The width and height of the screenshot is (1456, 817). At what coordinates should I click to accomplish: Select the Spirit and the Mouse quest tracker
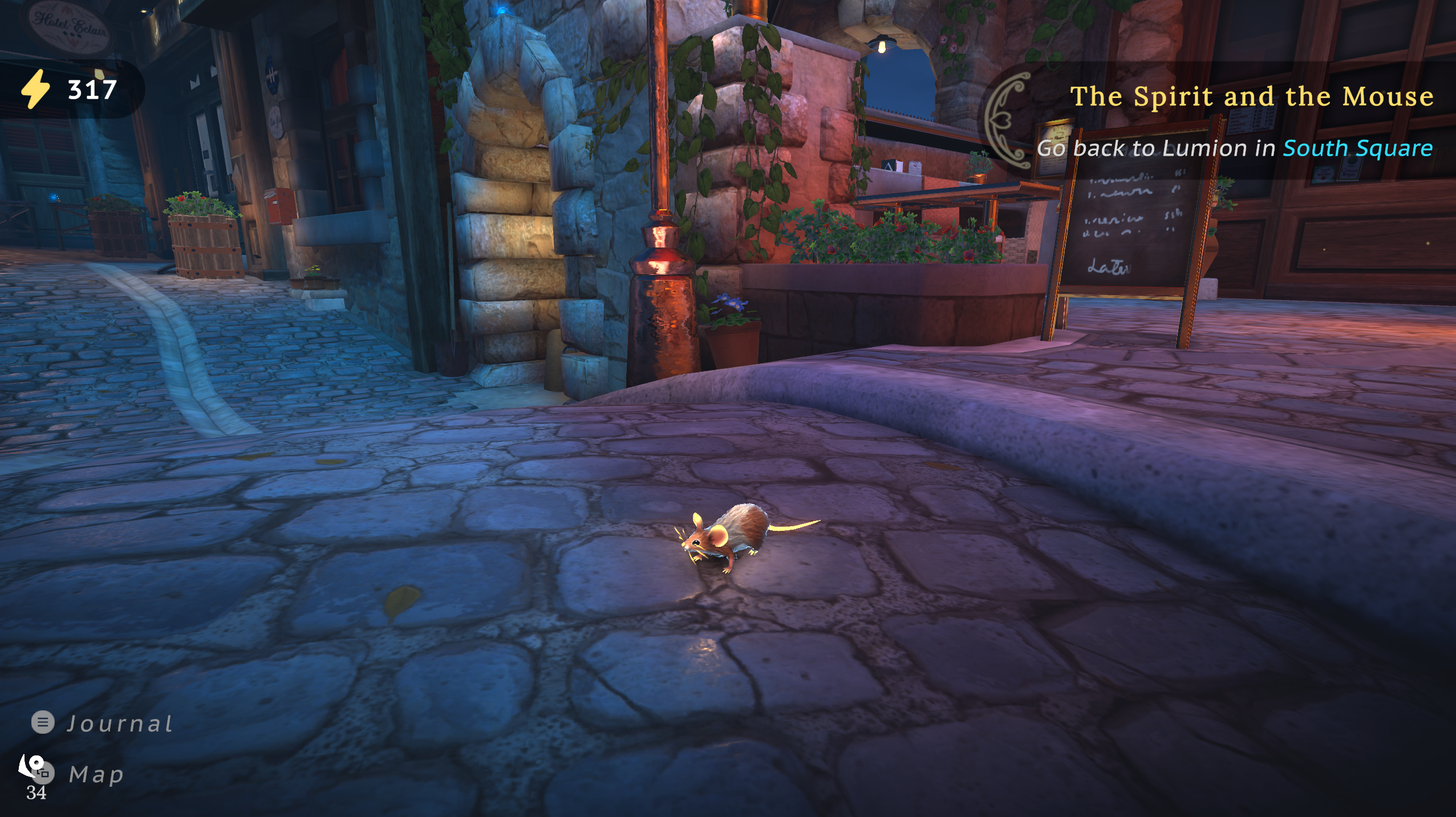pos(1251,96)
